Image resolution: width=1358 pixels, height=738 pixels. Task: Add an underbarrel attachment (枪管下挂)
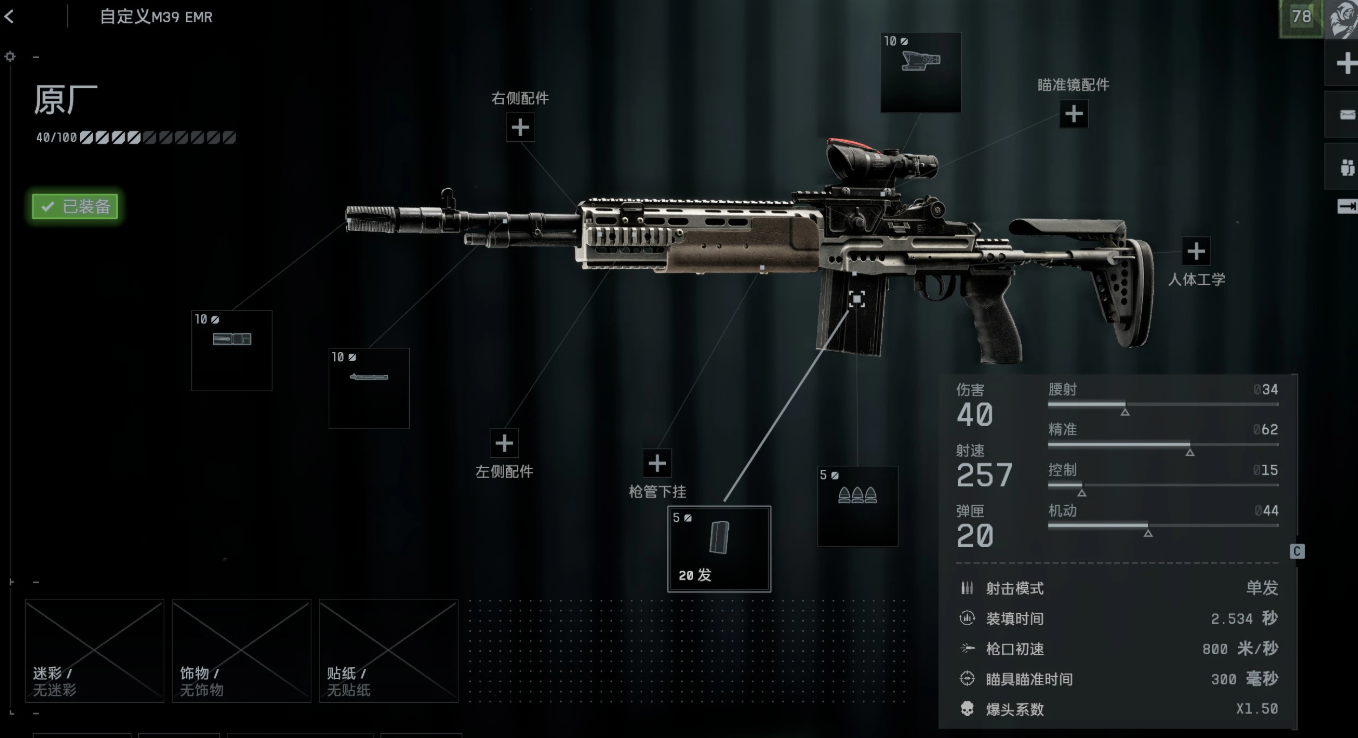(657, 463)
